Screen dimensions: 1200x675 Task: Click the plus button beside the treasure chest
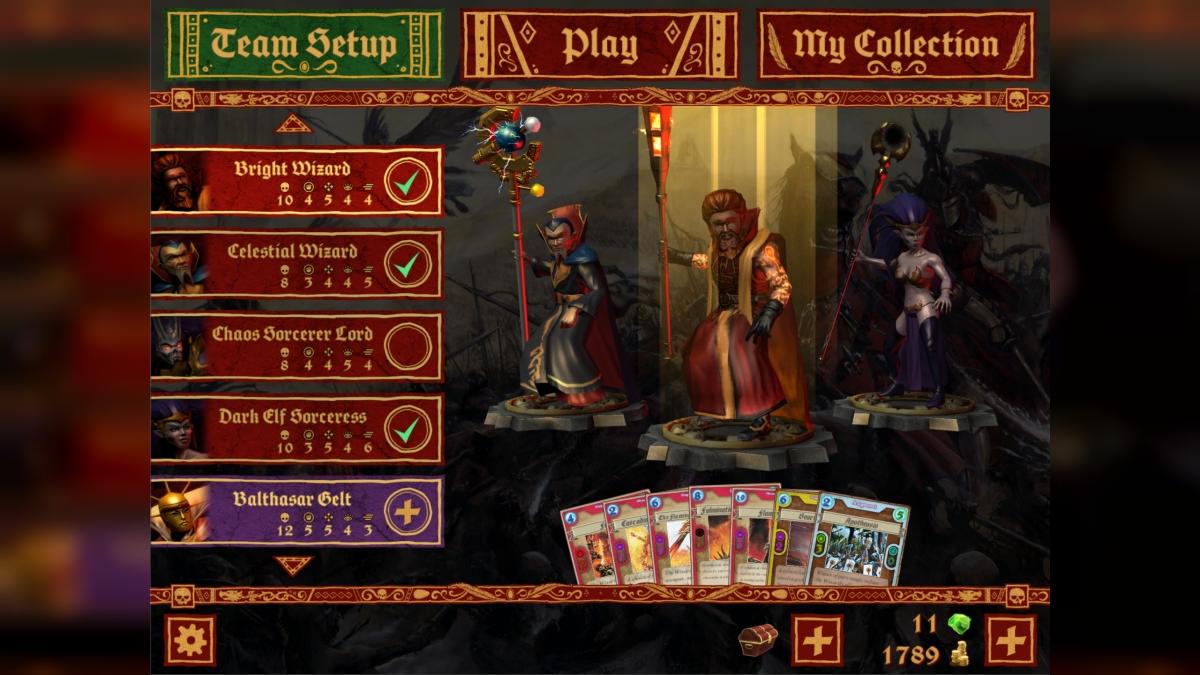click(x=817, y=640)
